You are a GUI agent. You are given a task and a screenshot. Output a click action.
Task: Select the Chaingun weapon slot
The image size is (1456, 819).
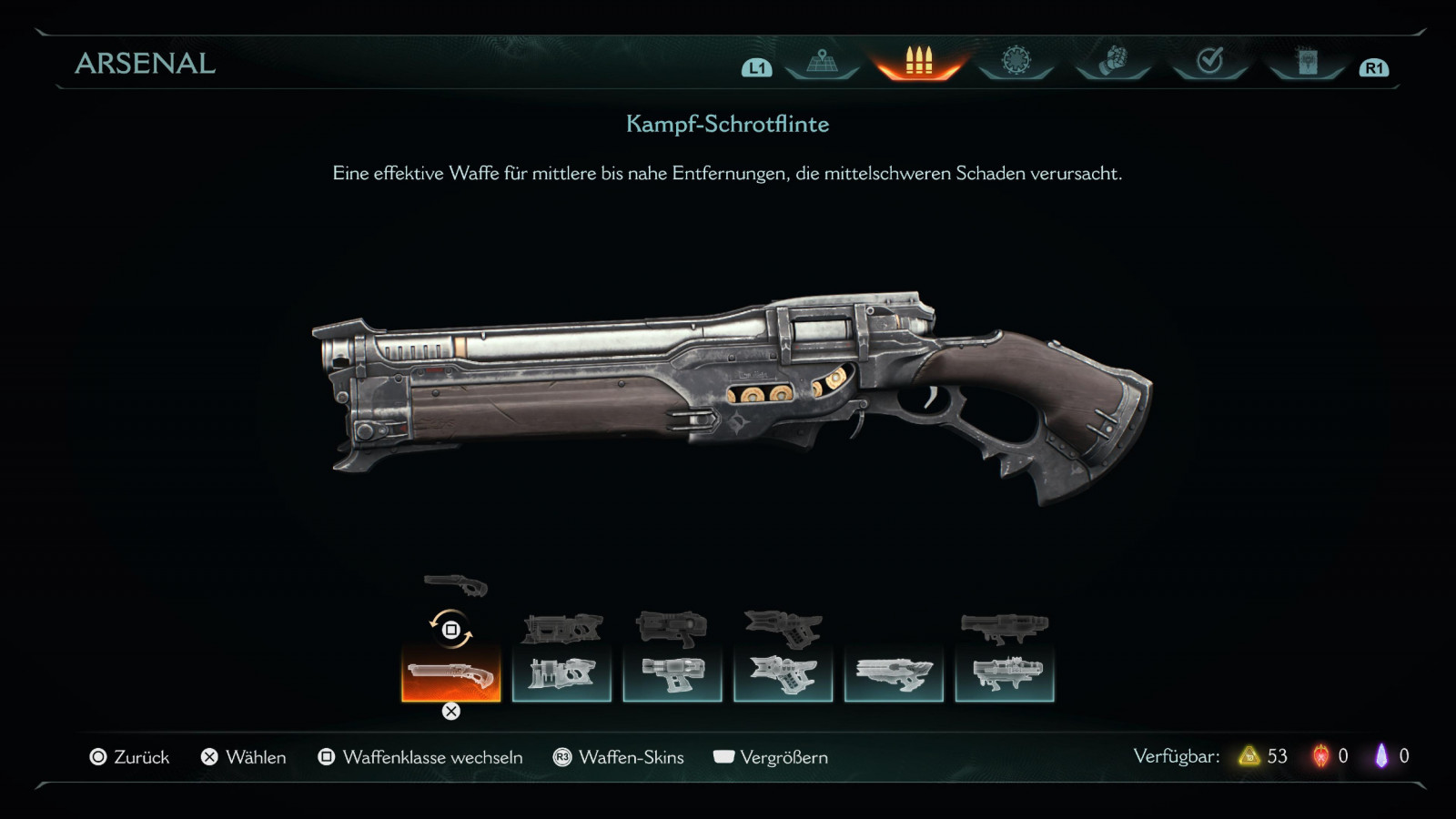pos(1005,674)
